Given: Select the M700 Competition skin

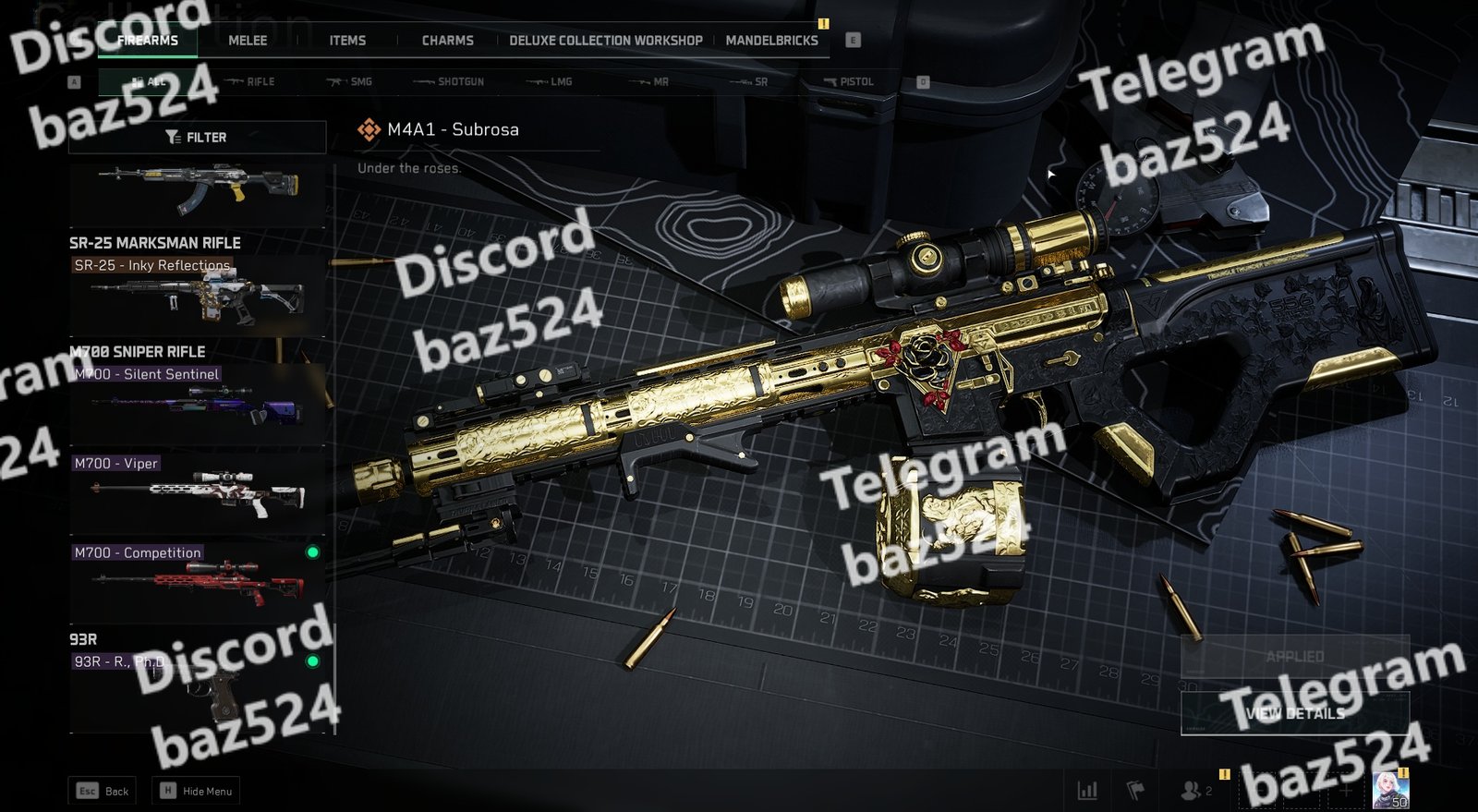Looking at the screenshot, I should click(198, 581).
